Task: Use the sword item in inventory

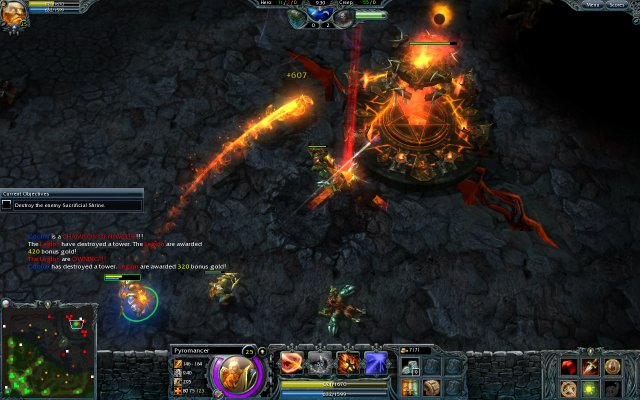Action: point(590,367)
